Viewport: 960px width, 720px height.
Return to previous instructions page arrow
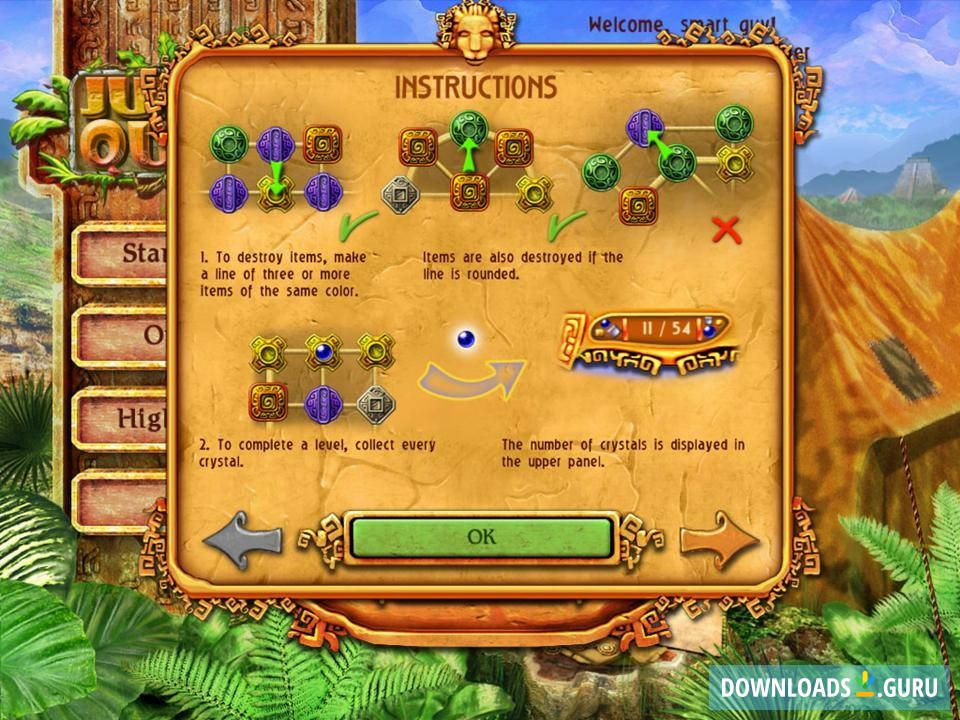click(243, 541)
